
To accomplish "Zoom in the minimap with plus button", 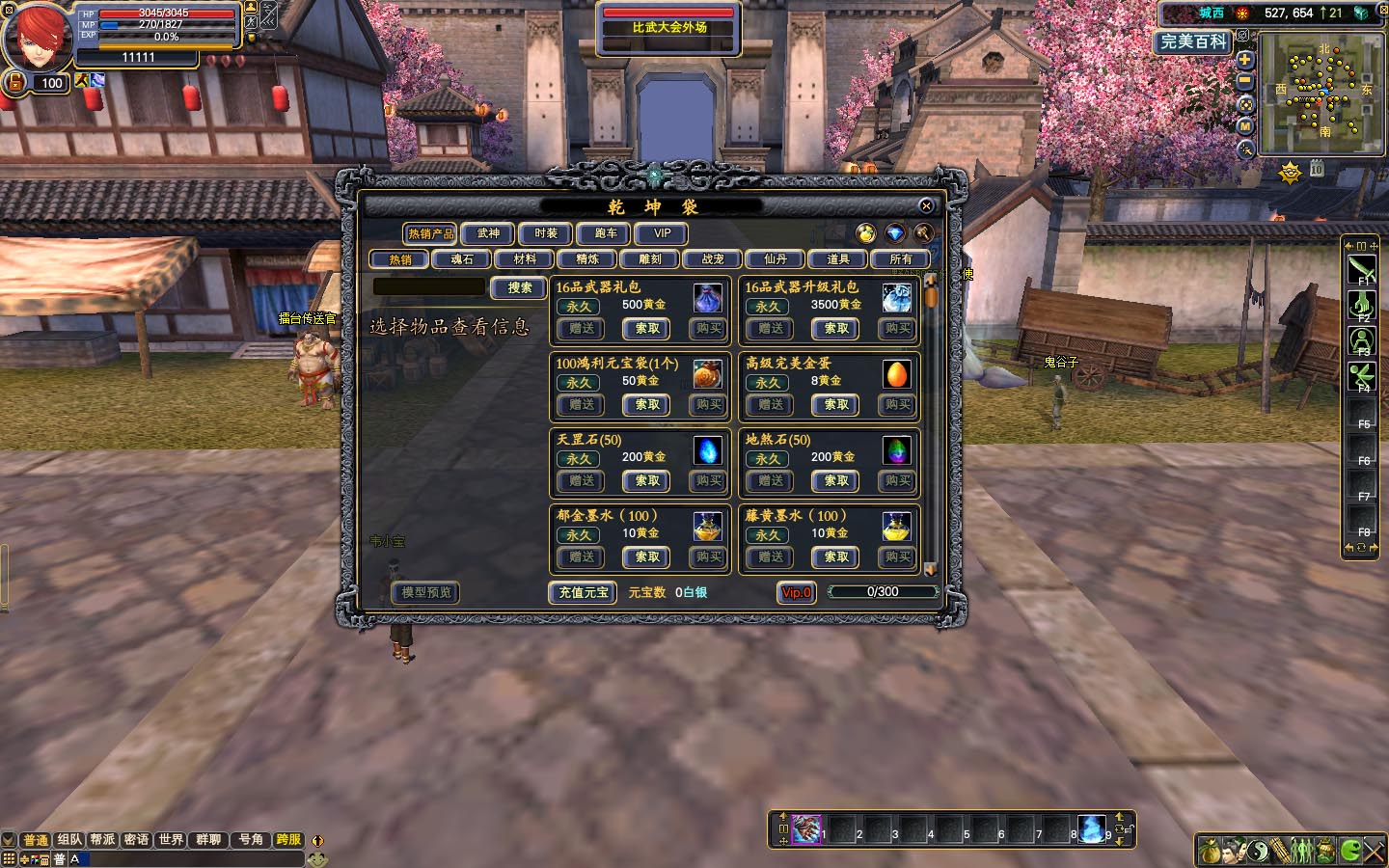I will point(1245,60).
